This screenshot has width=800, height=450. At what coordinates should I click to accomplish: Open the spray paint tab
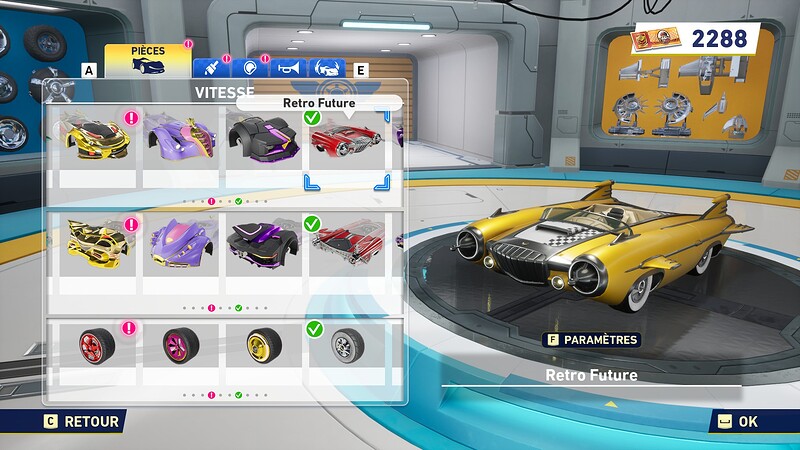pyautogui.click(x=212, y=68)
